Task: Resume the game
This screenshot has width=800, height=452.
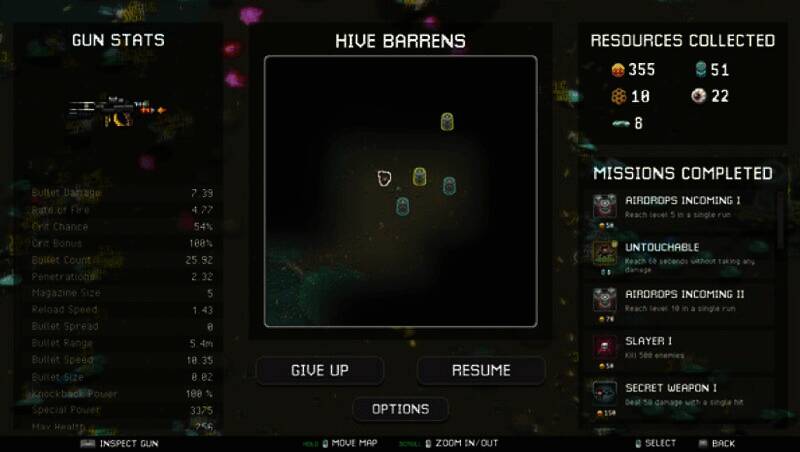Action: [x=481, y=370]
